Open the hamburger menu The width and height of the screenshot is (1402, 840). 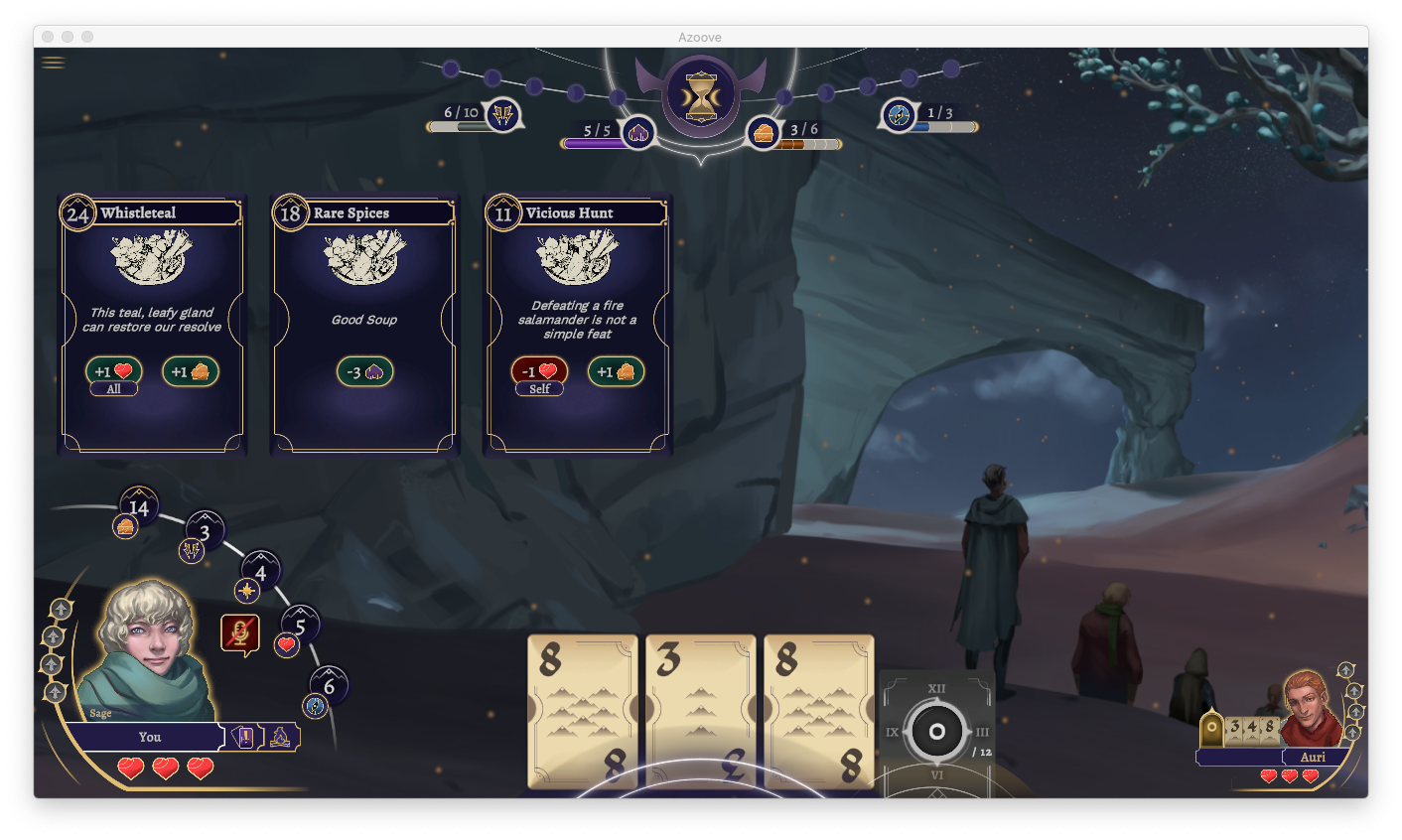point(54,63)
